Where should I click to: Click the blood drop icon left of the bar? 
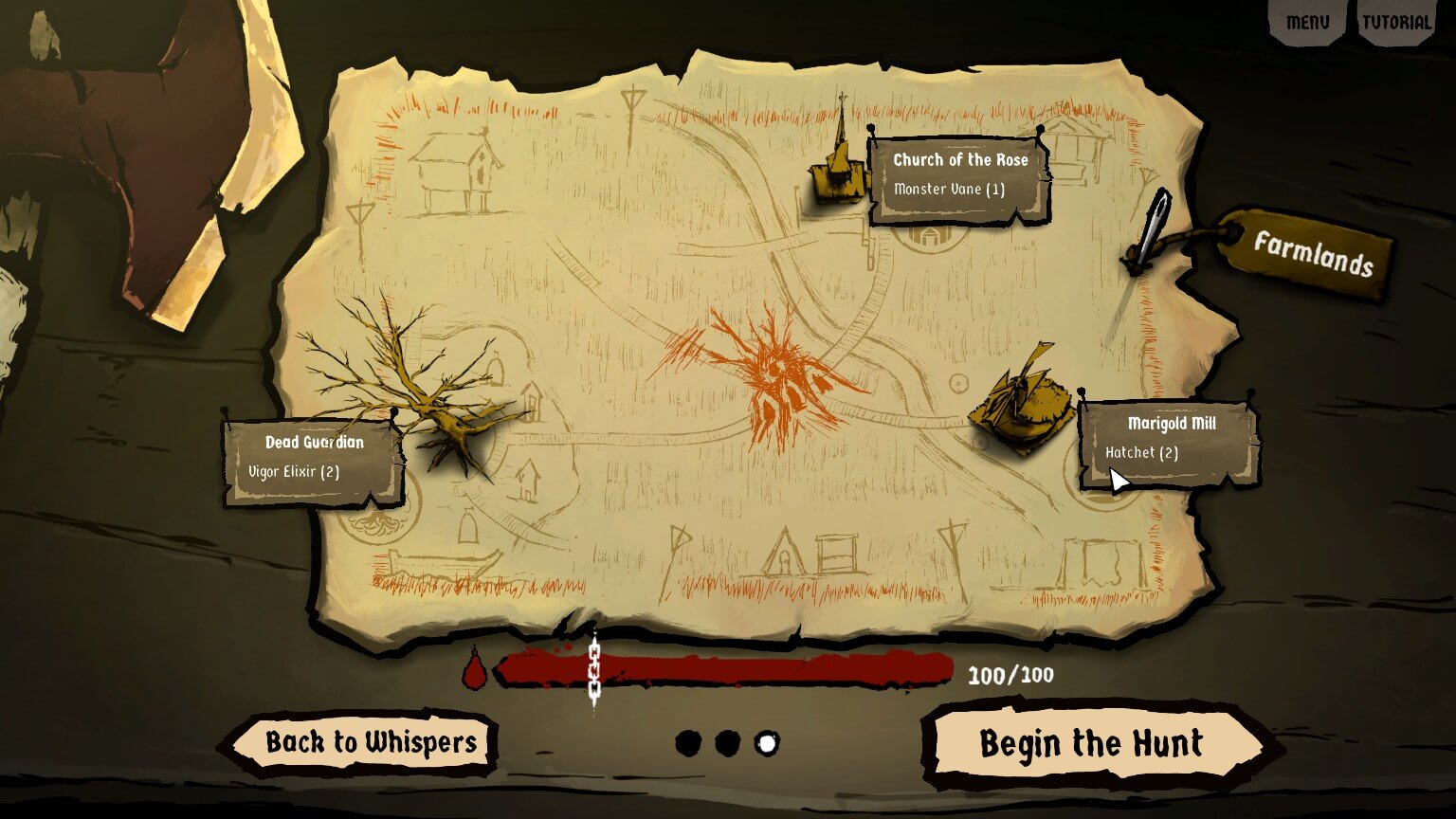[474, 670]
